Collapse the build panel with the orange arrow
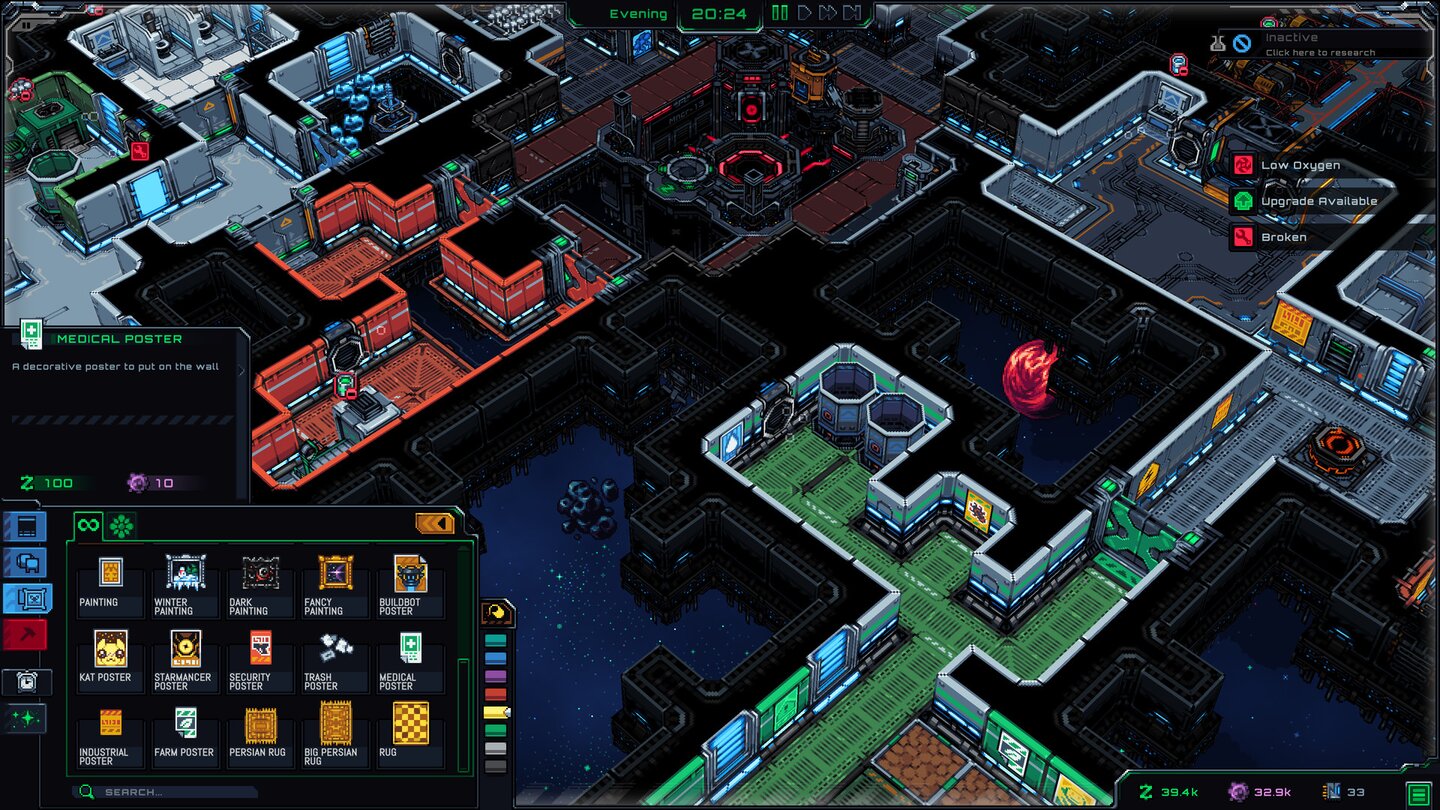1440x810 pixels. coord(437,522)
